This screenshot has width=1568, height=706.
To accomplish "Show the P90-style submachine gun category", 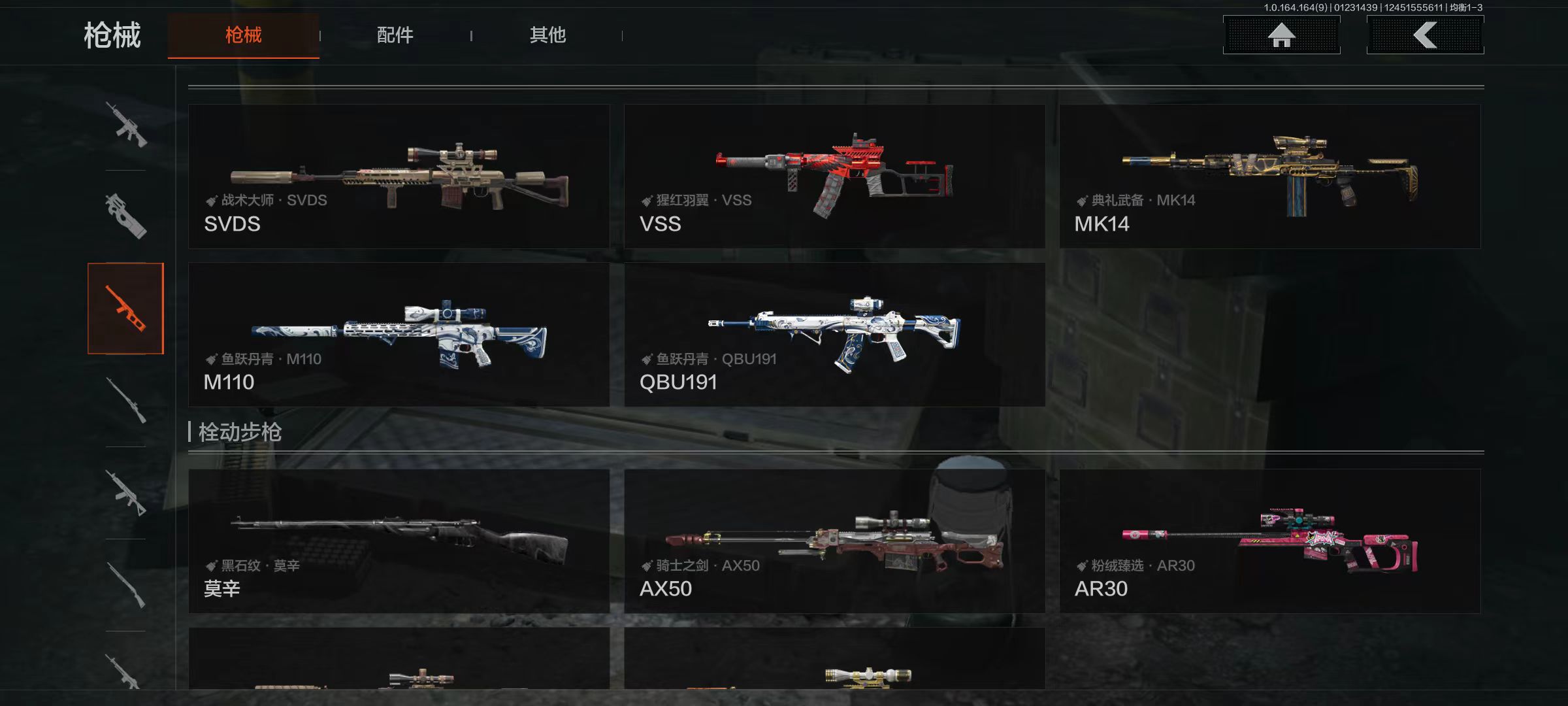I will pos(125,216).
